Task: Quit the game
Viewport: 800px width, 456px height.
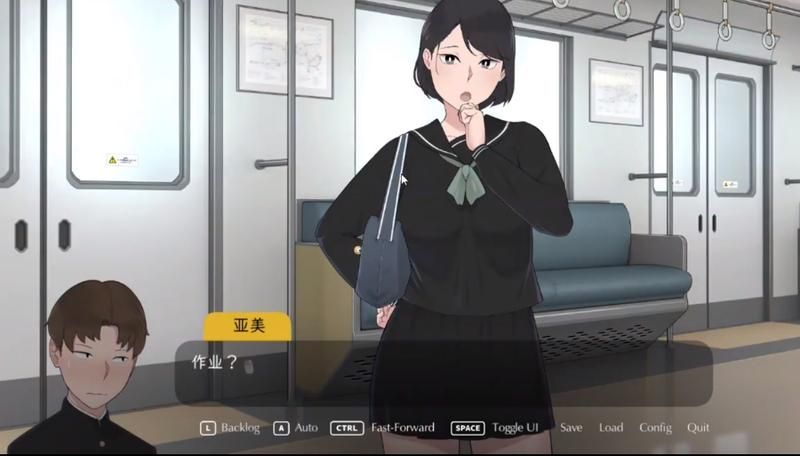Action: pyautogui.click(x=698, y=428)
